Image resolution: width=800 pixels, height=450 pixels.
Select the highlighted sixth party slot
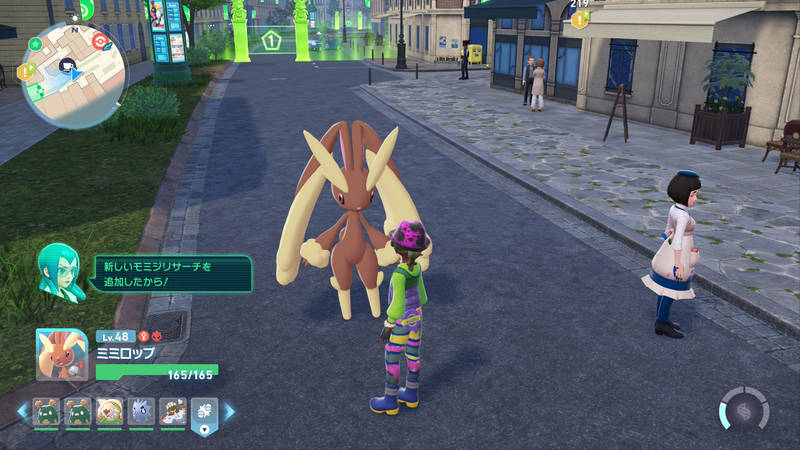click(204, 412)
